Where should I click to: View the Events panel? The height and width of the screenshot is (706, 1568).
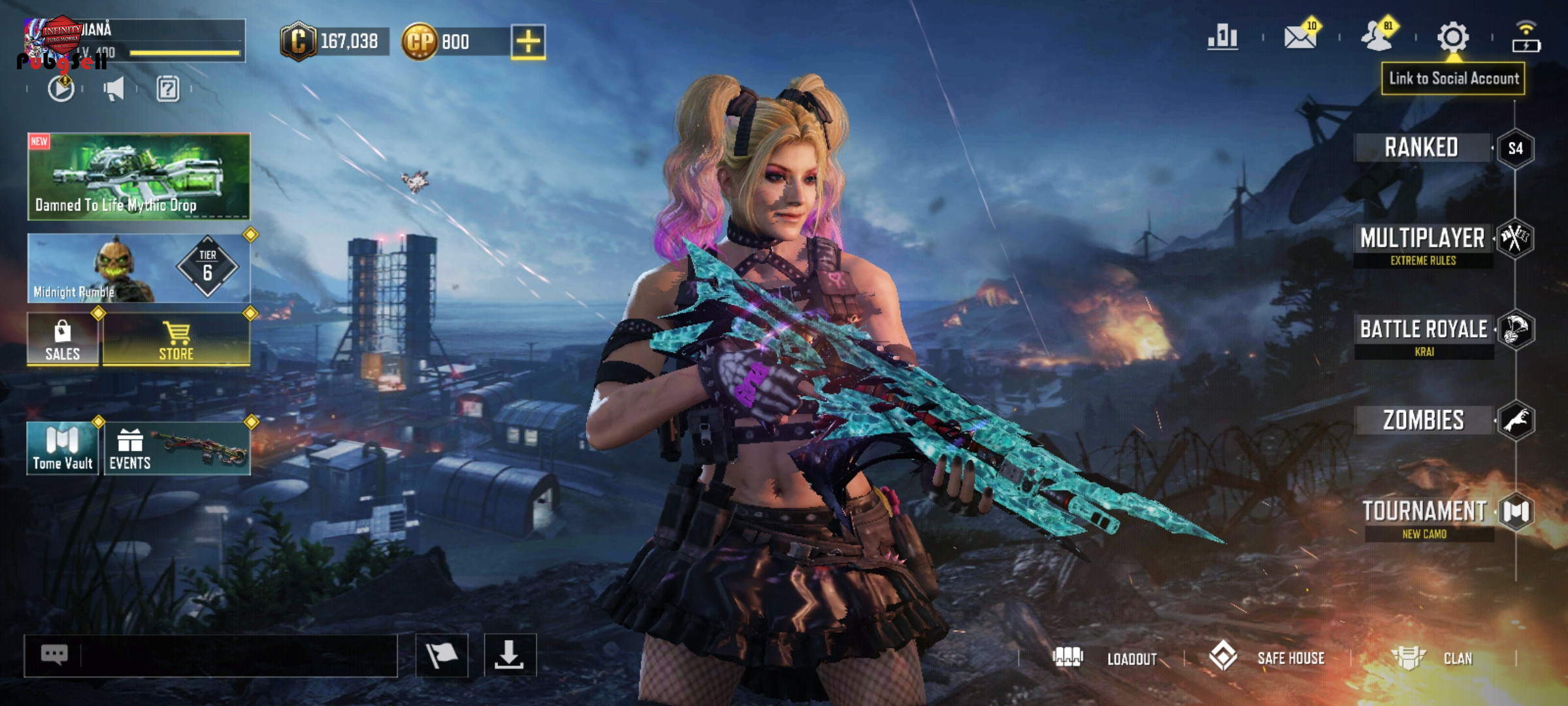pos(176,448)
